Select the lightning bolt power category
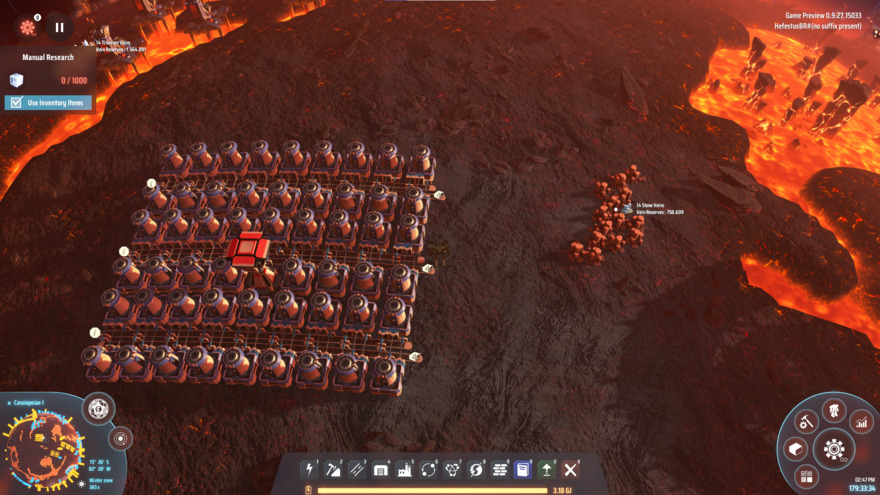Image resolution: width=880 pixels, height=495 pixels. 310,469
